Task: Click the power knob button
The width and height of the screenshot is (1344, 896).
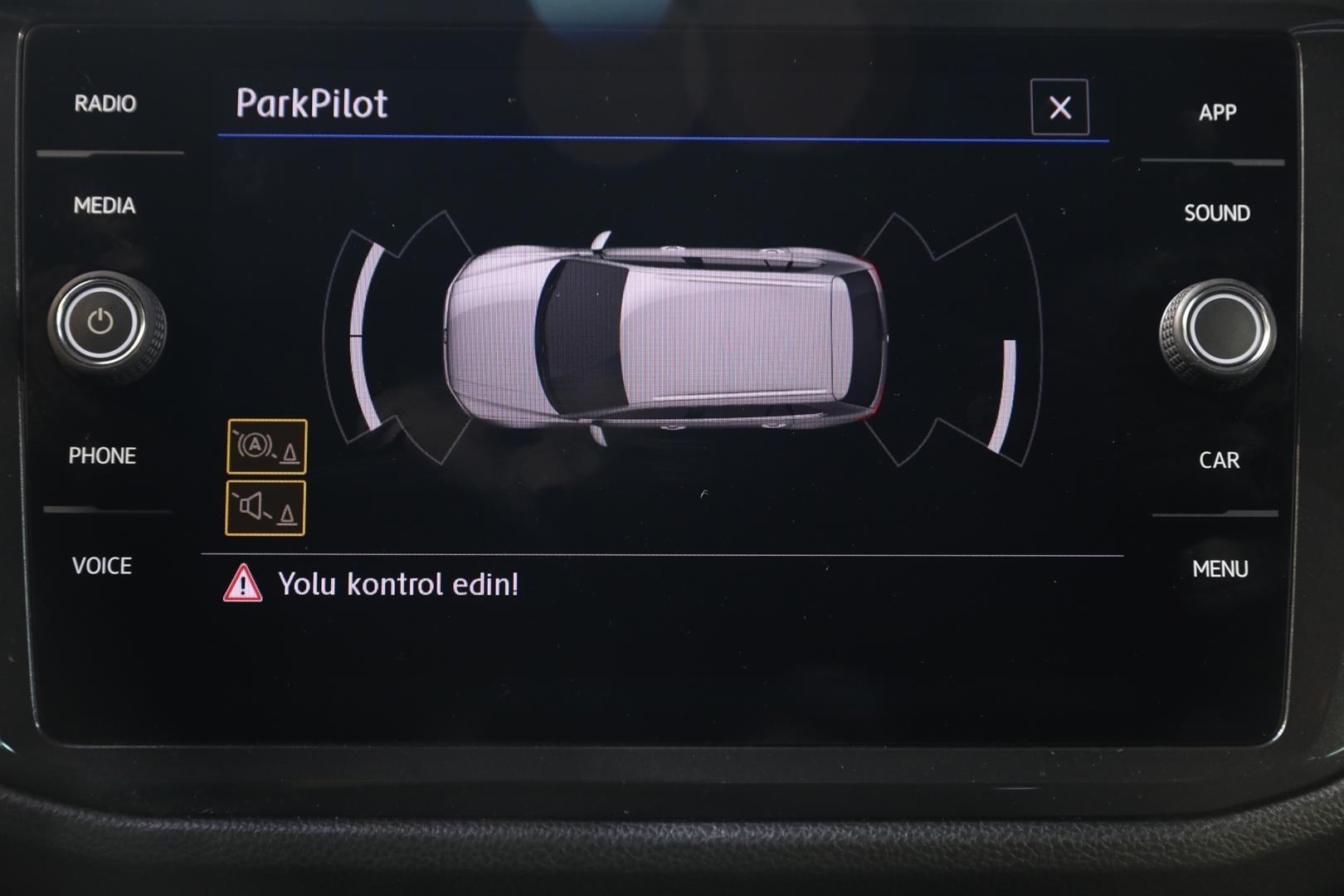Action: click(x=101, y=322)
